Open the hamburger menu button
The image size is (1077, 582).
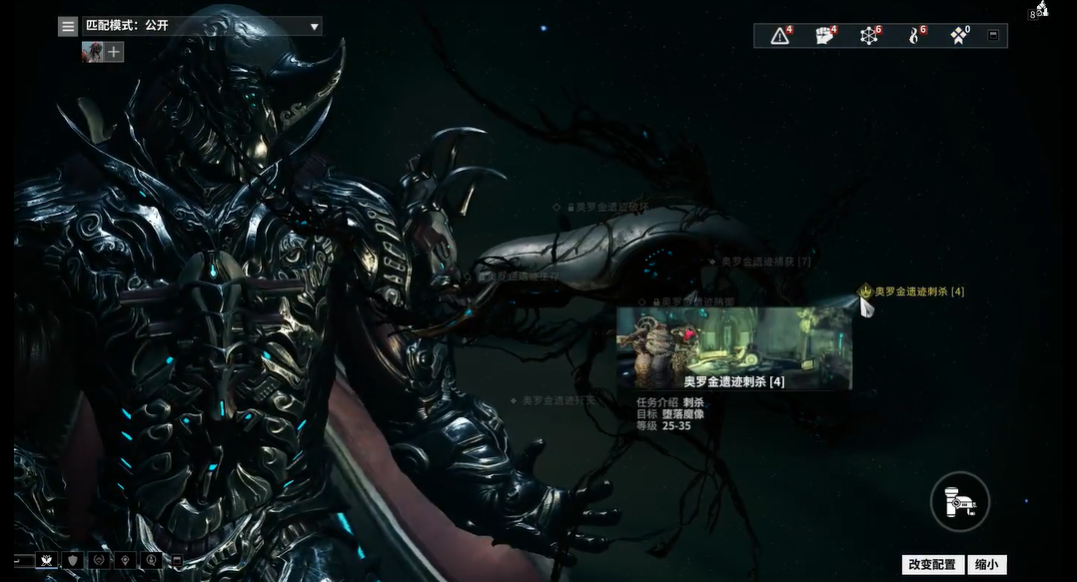(68, 27)
